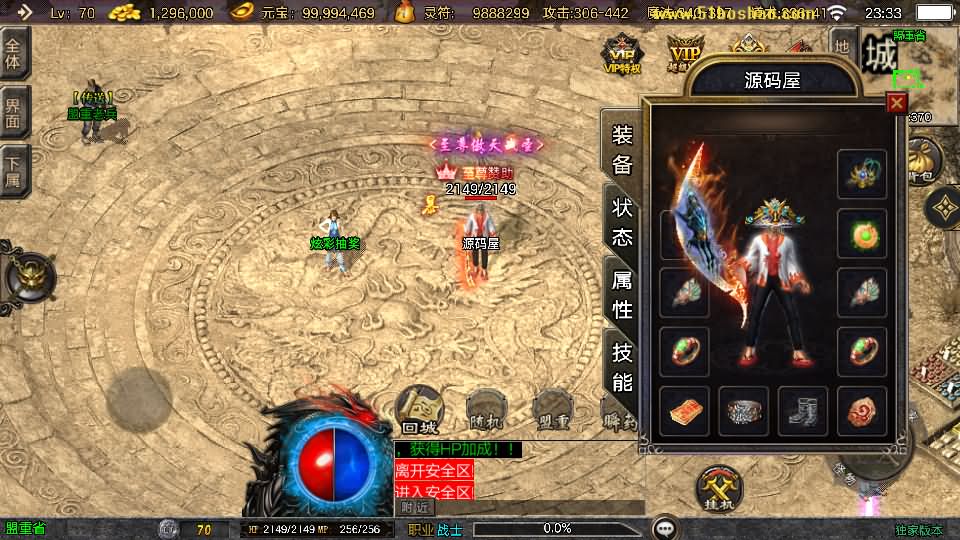Screen dimensions: 960x540
Task: Select the equipped necklace slot with blue gem
Action: (862, 174)
